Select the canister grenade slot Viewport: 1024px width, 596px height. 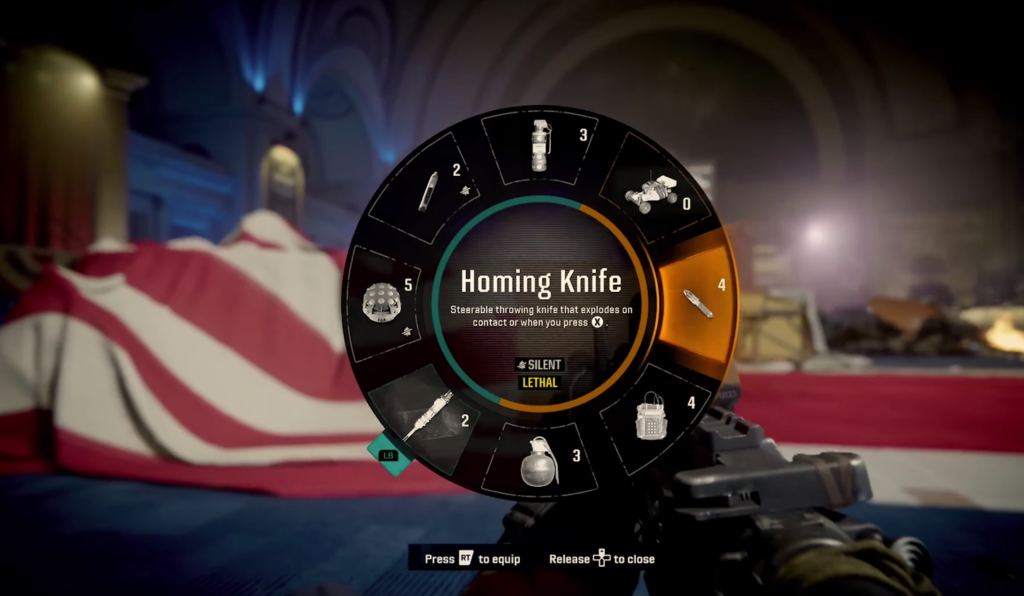(541, 147)
